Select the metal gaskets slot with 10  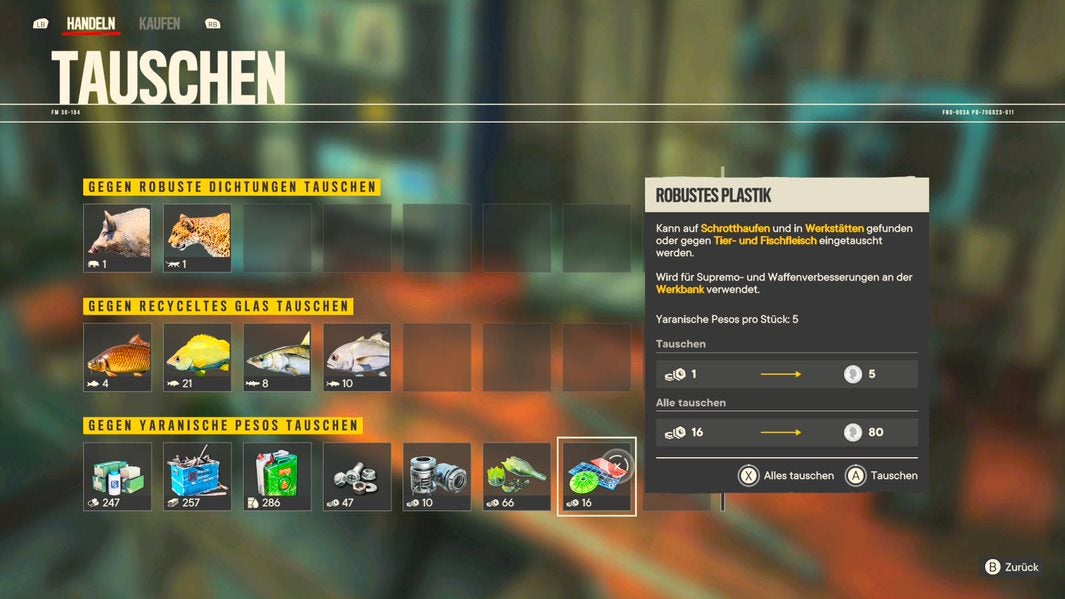[437, 476]
